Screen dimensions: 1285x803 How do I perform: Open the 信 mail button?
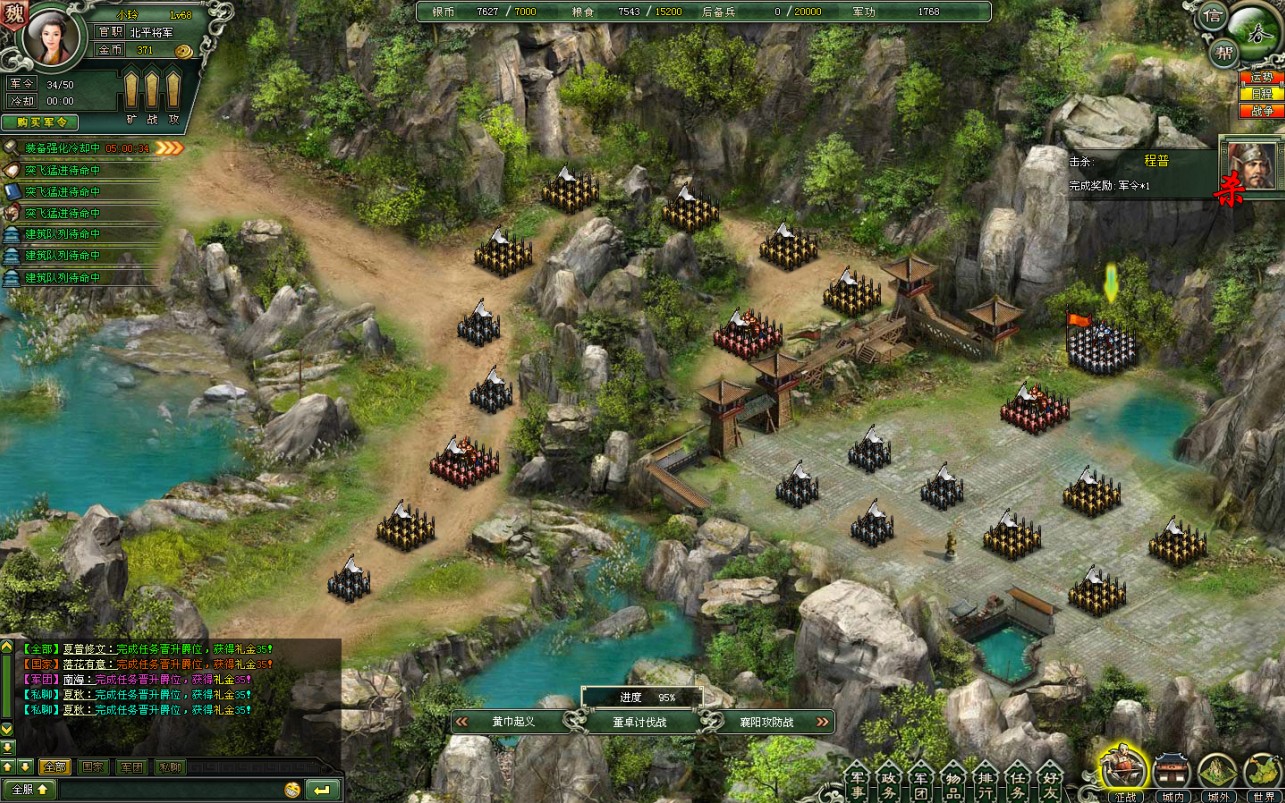click(1213, 16)
